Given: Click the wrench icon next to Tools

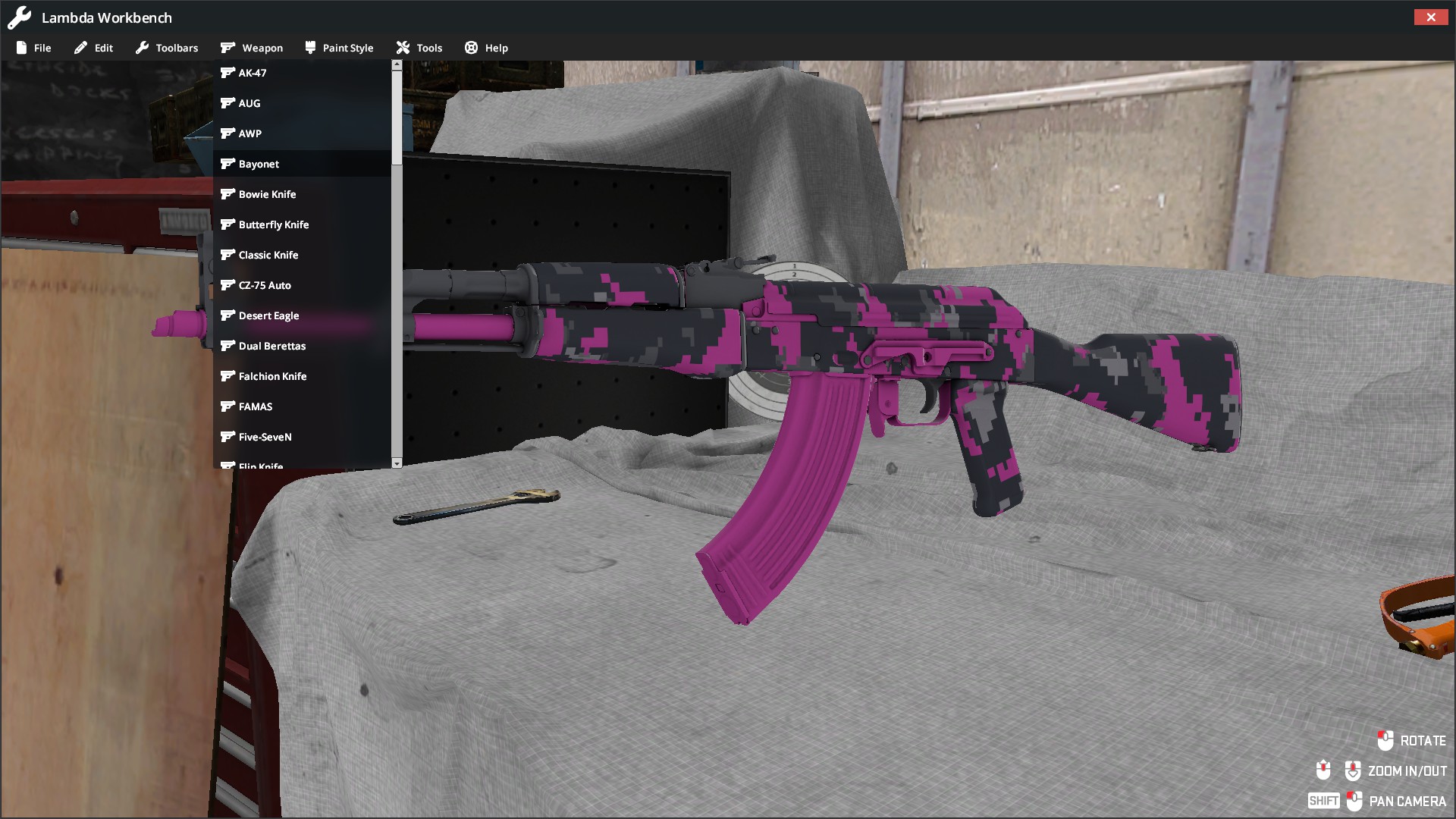Looking at the screenshot, I should (x=402, y=47).
